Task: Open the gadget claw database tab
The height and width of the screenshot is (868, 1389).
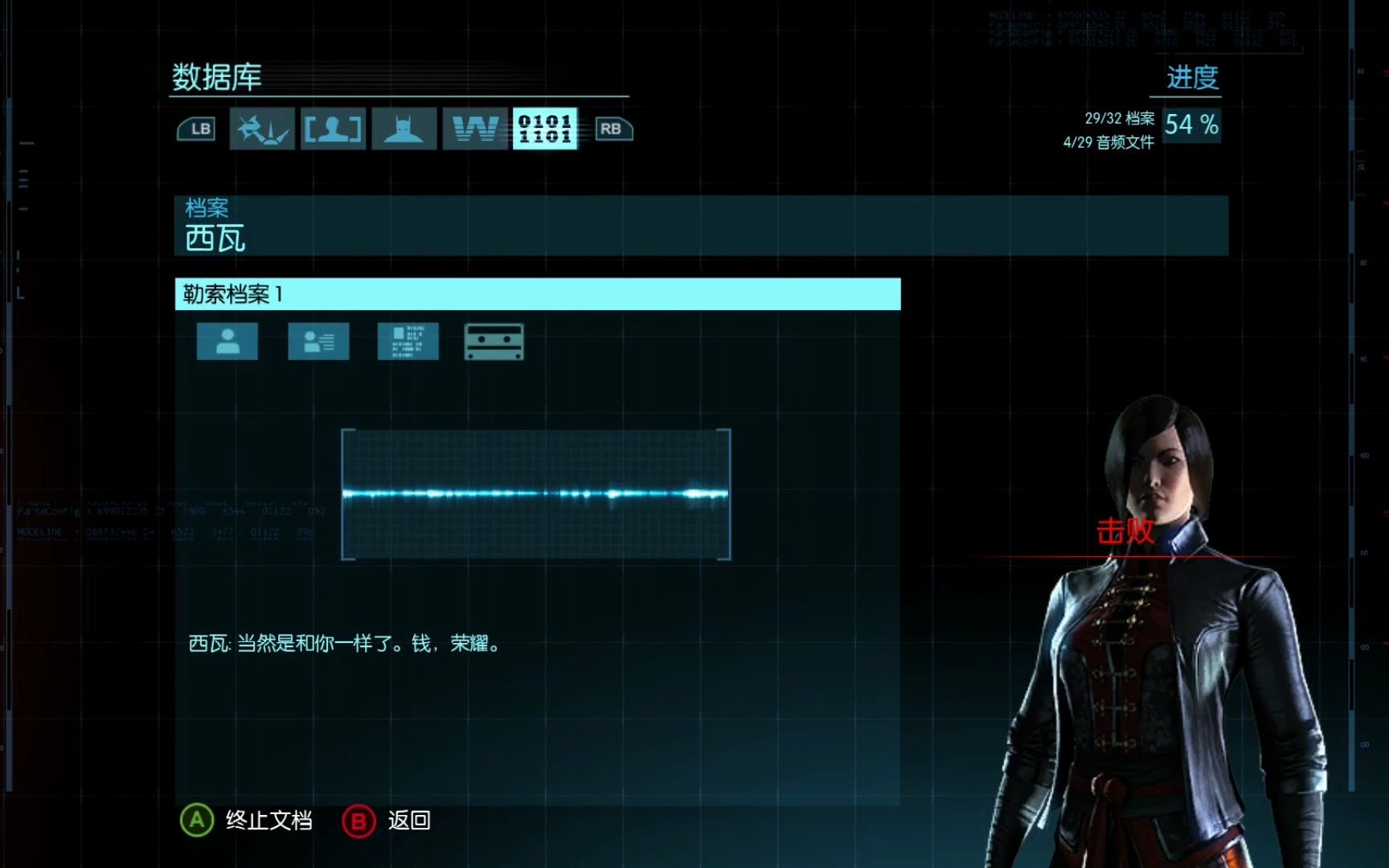Action: [x=262, y=129]
